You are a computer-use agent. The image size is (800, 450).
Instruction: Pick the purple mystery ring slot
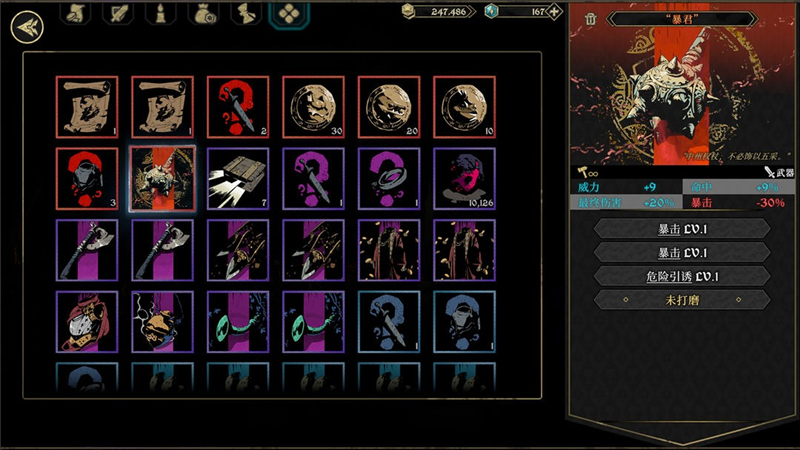pos(388,179)
